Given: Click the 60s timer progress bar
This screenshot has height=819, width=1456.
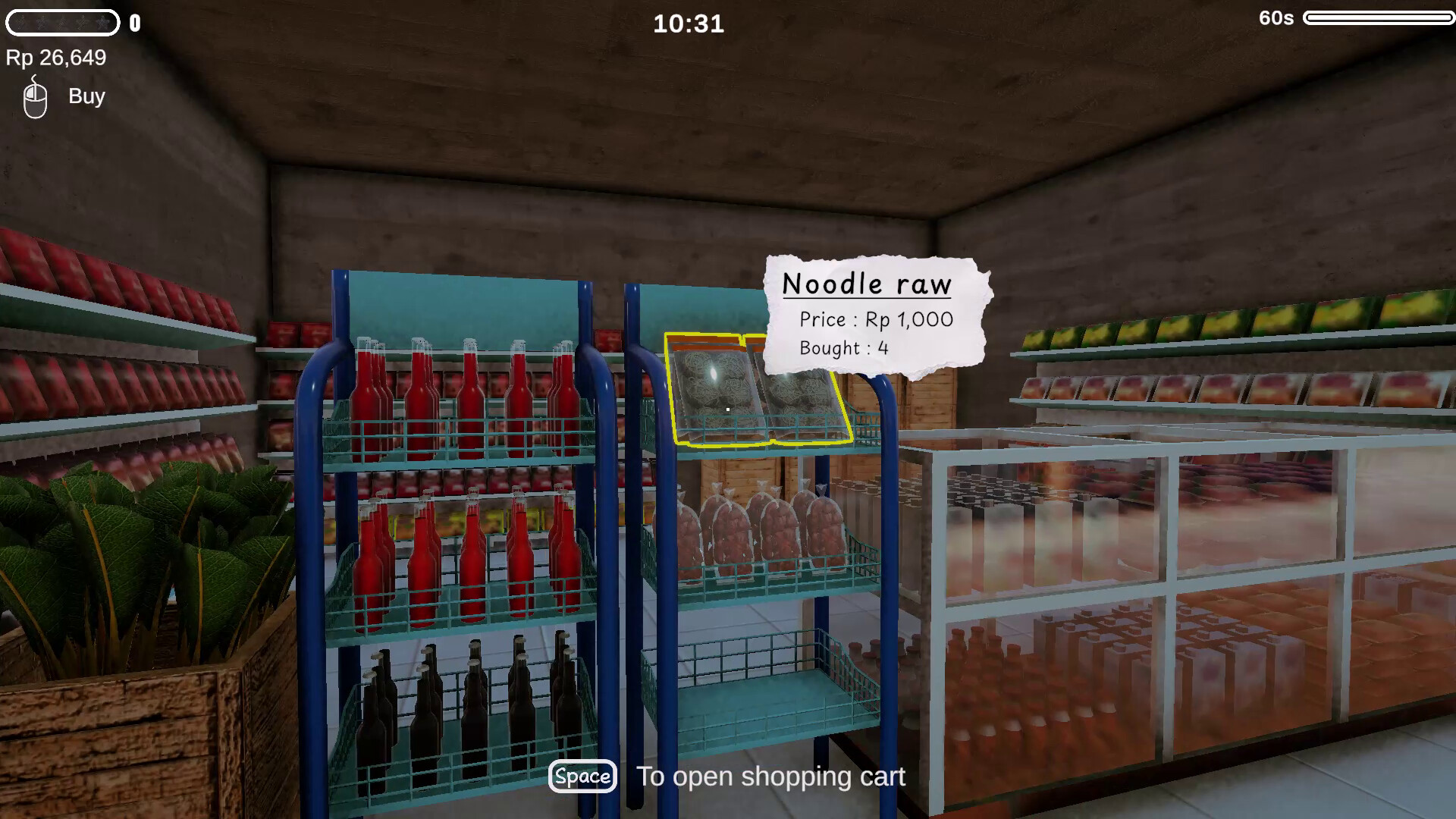Looking at the screenshot, I should [1376, 19].
